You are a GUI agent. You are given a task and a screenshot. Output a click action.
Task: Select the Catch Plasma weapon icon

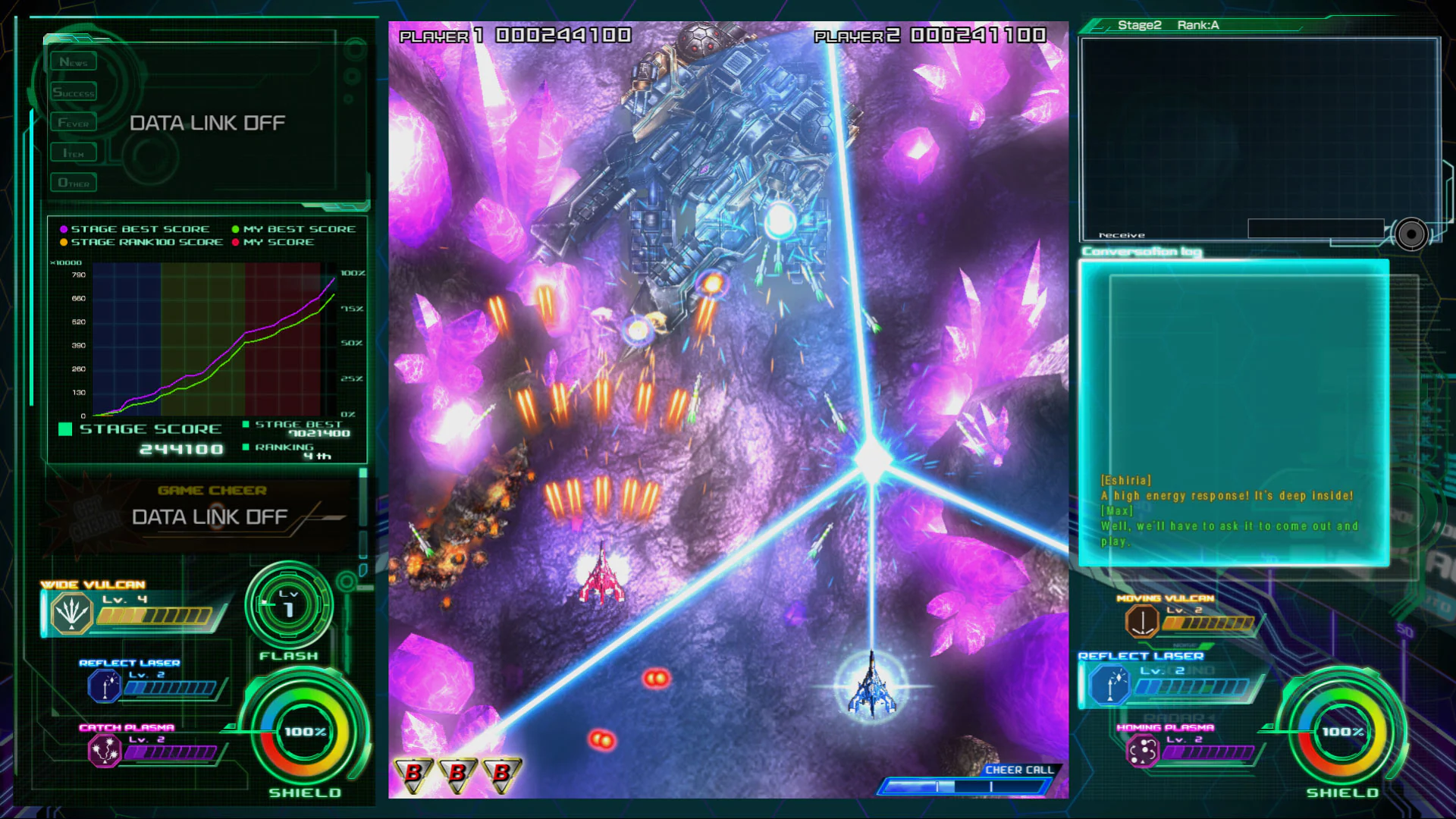[106, 752]
